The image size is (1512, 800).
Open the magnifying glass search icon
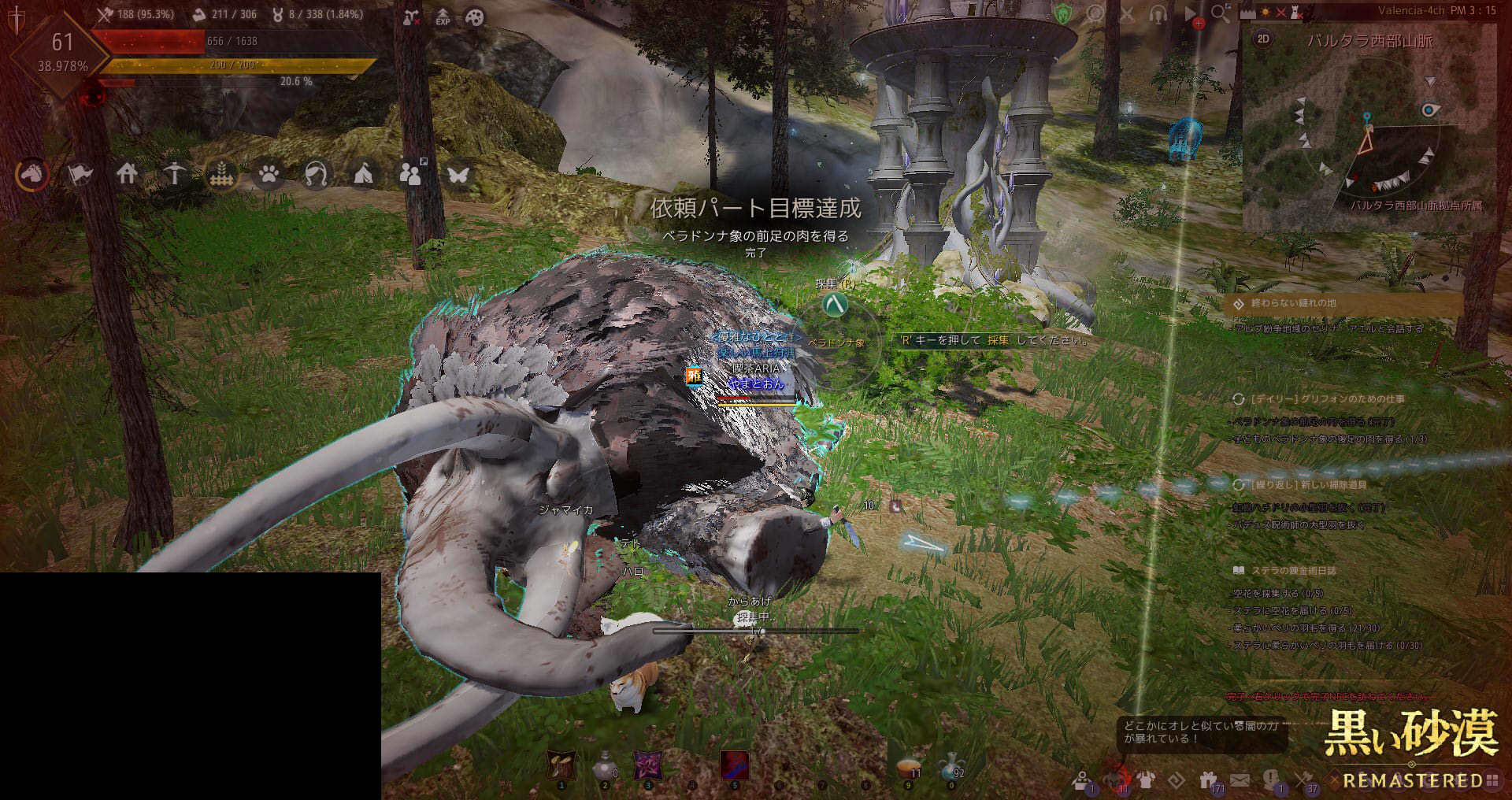(1220, 13)
